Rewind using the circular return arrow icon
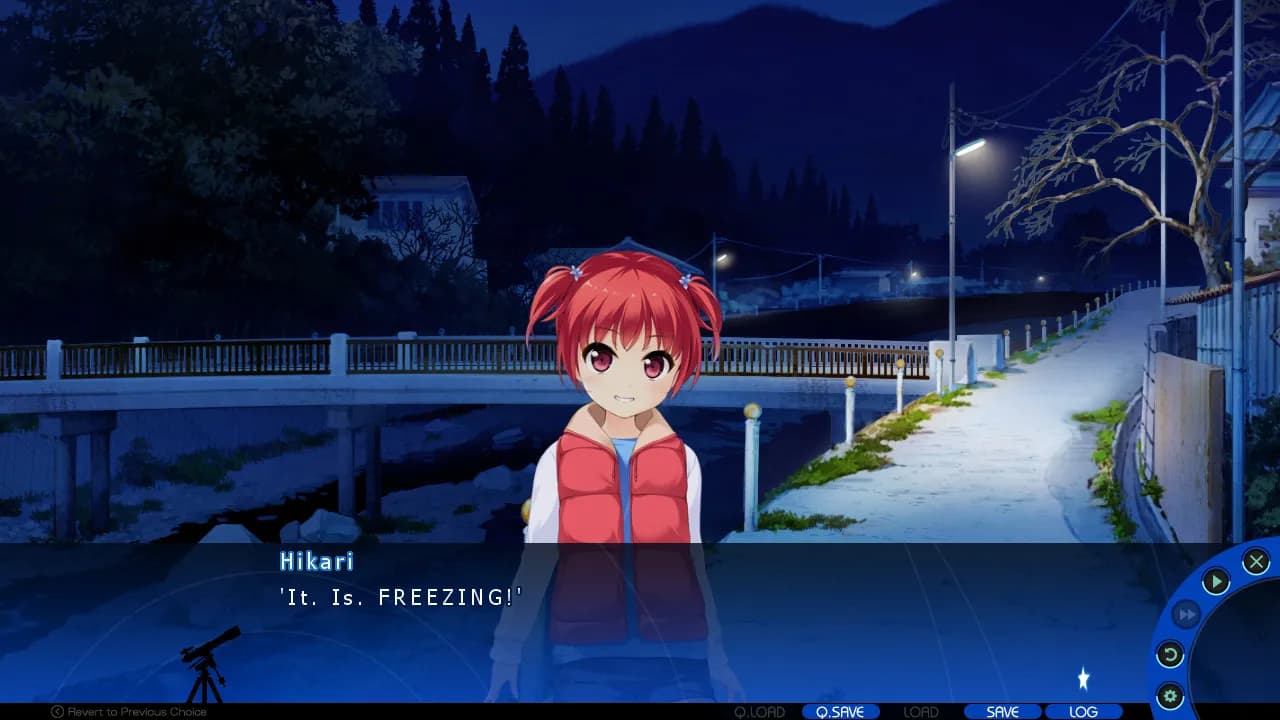Viewport: 1280px width, 720px height. 1170,654
